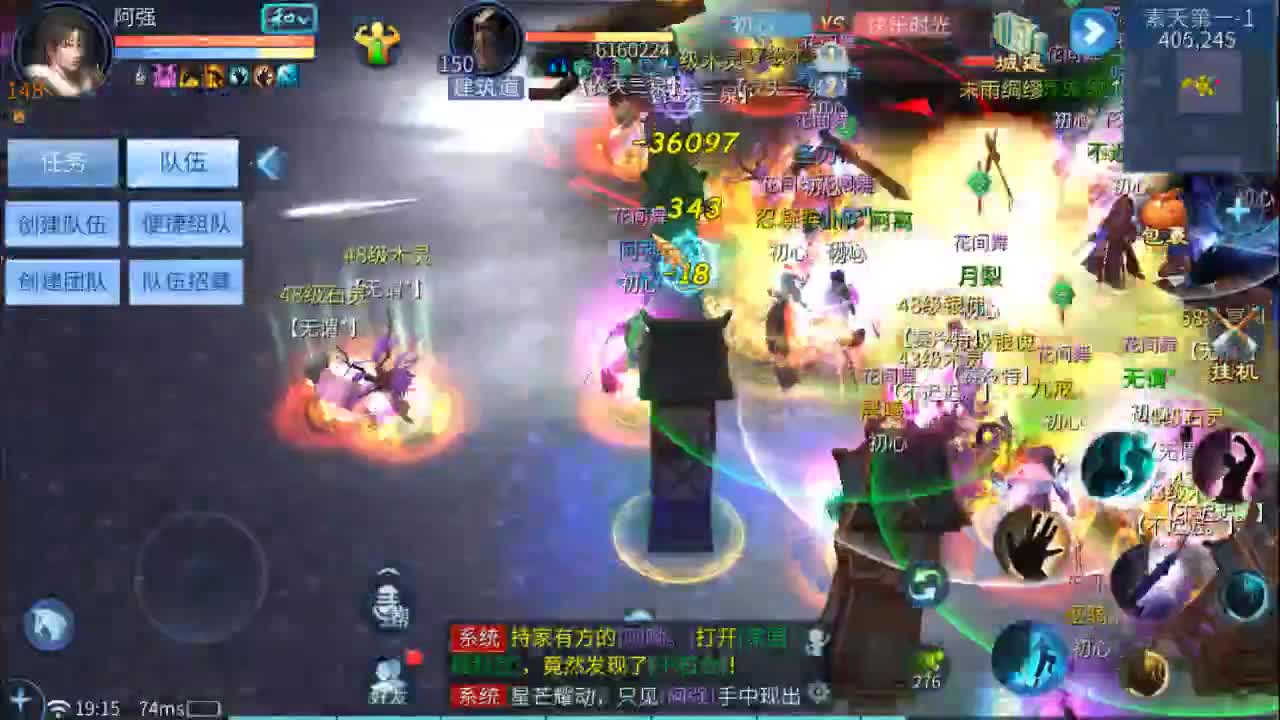This screenshot has width=1280, height=720.
Task: Switch to the 任务 tab
Action: [63, 161]
